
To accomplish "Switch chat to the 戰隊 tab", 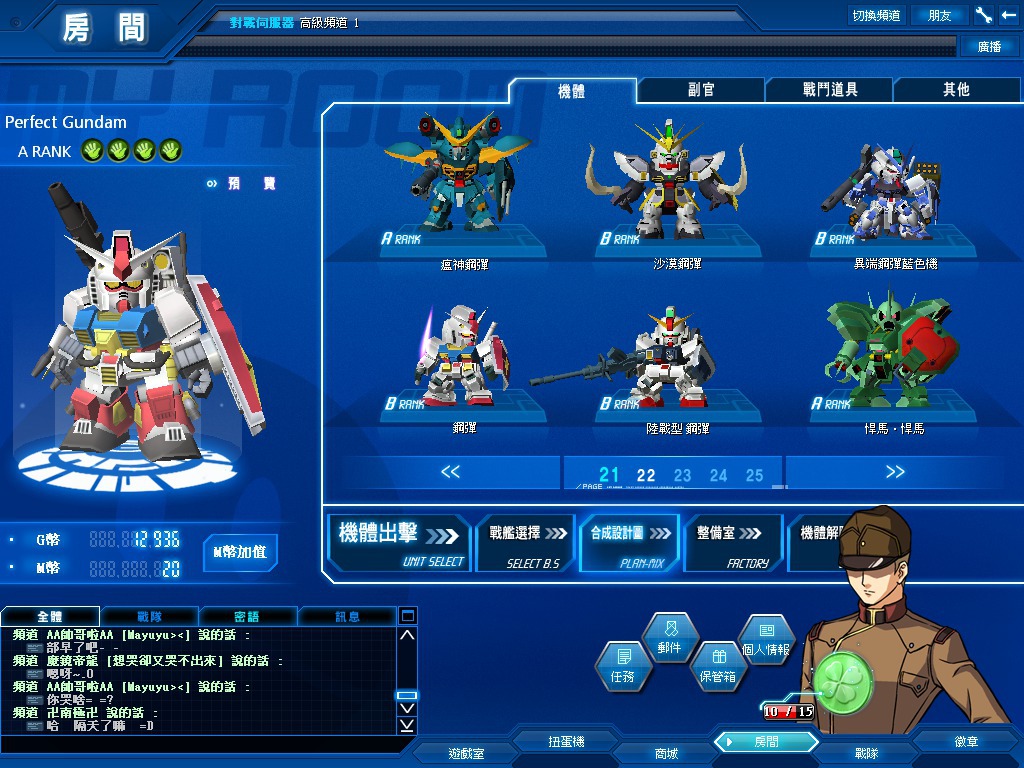I will click(x=150, y=616).
